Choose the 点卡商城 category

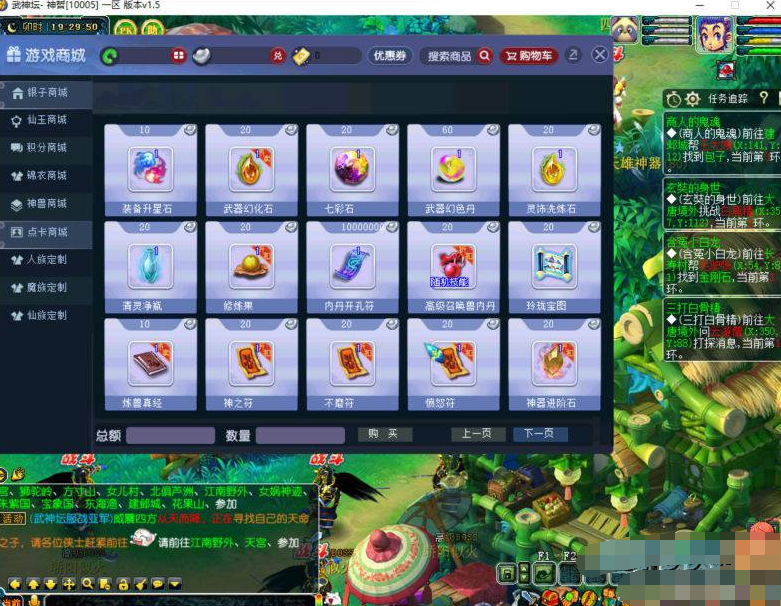click(46, 232)
